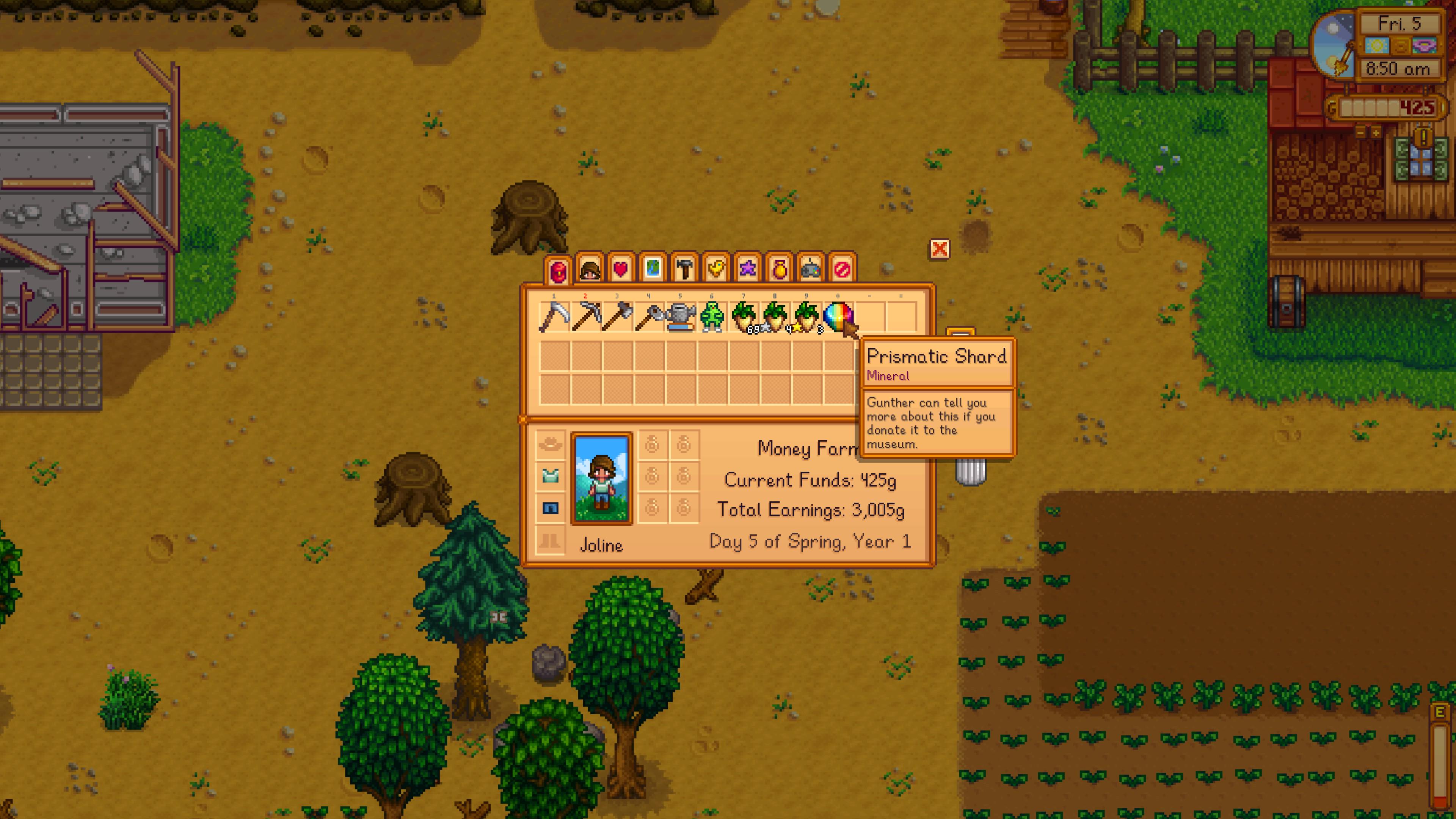Choose the axe in the inventory

point(617,317)
